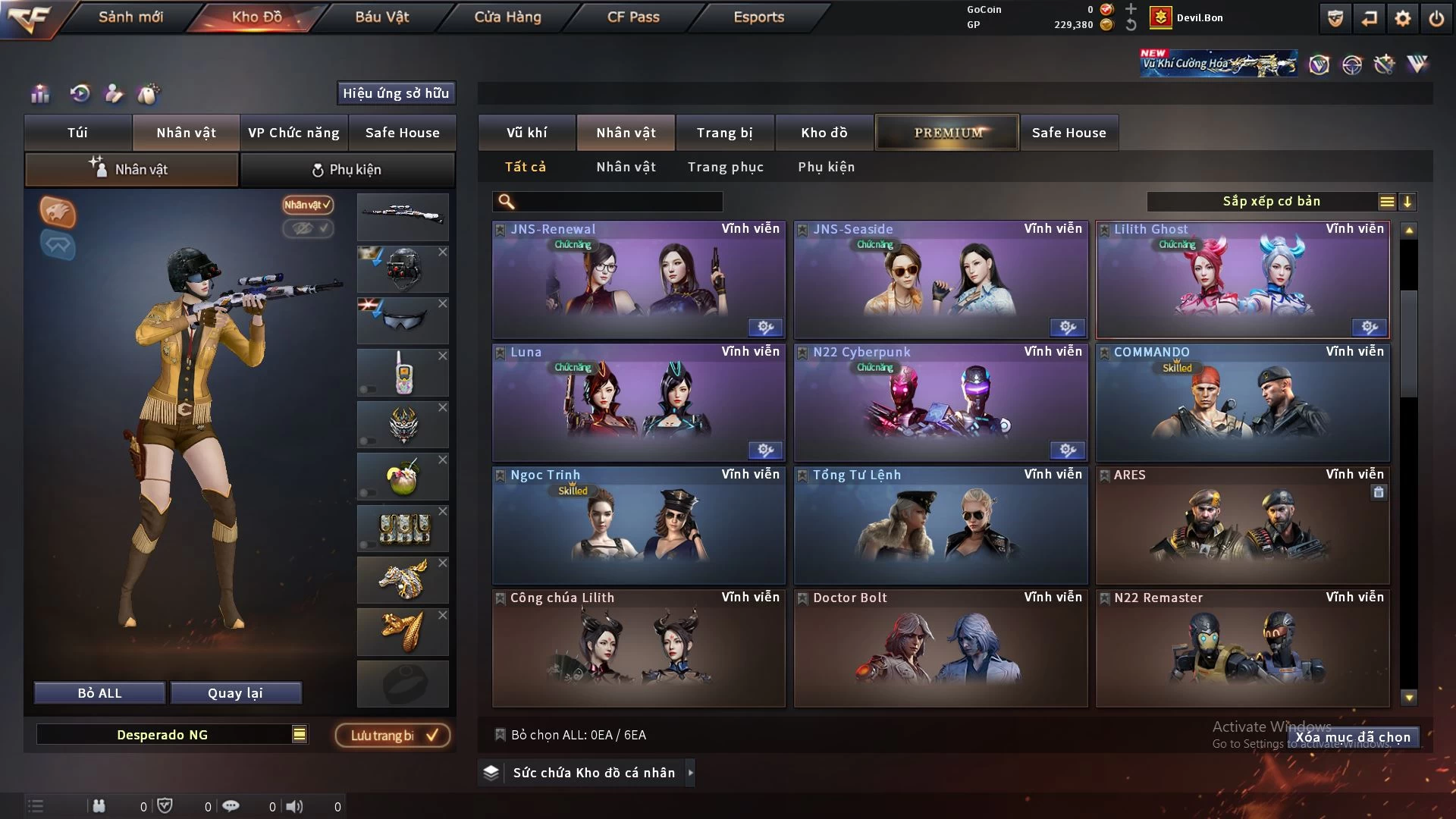Open Hiệu ứng sở hữu panel
Screen dimensions: 1456x819
pos(396,93)
